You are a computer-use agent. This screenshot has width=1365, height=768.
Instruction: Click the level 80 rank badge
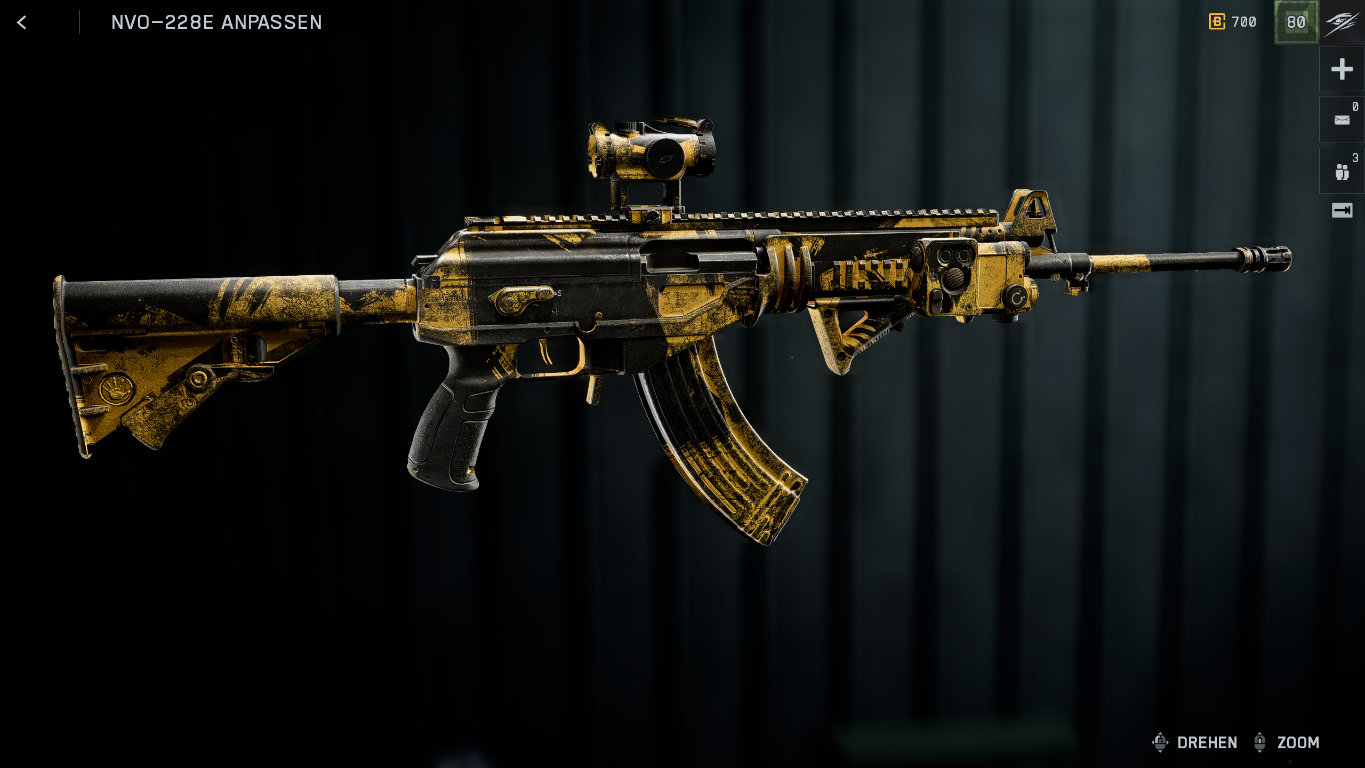point(1296,22)
